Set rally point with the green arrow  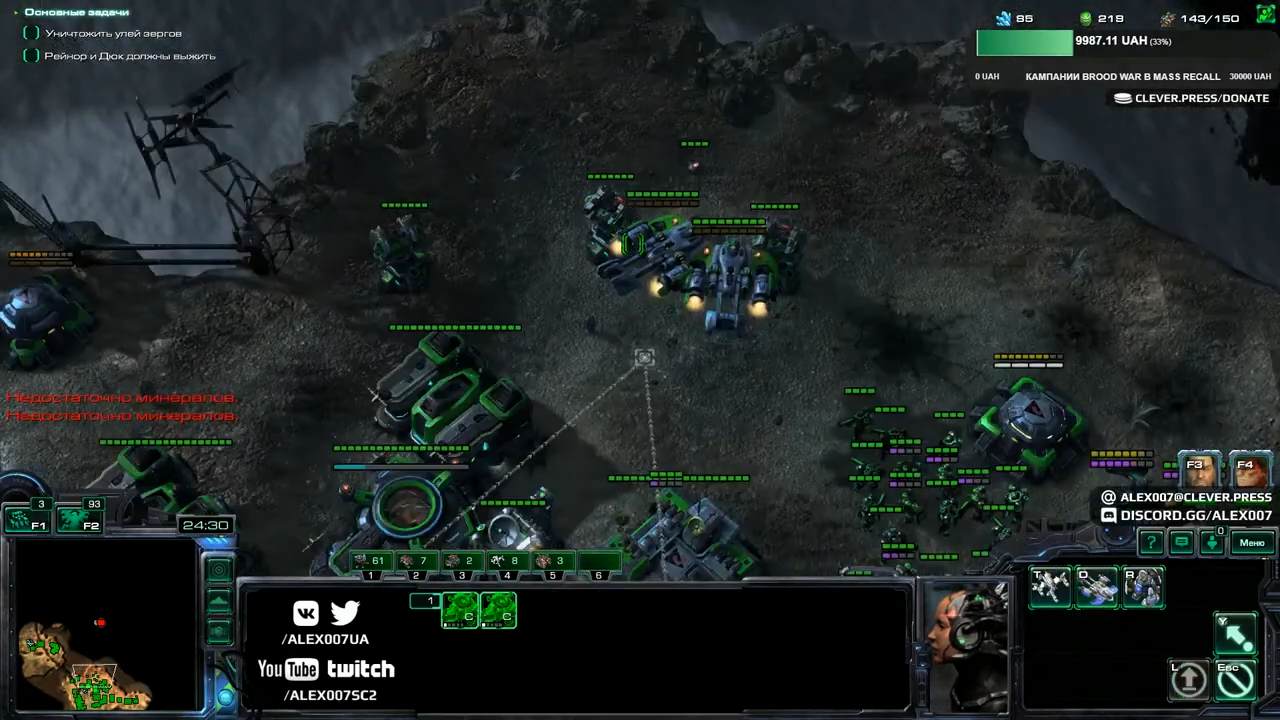(x=1236, y=634)
